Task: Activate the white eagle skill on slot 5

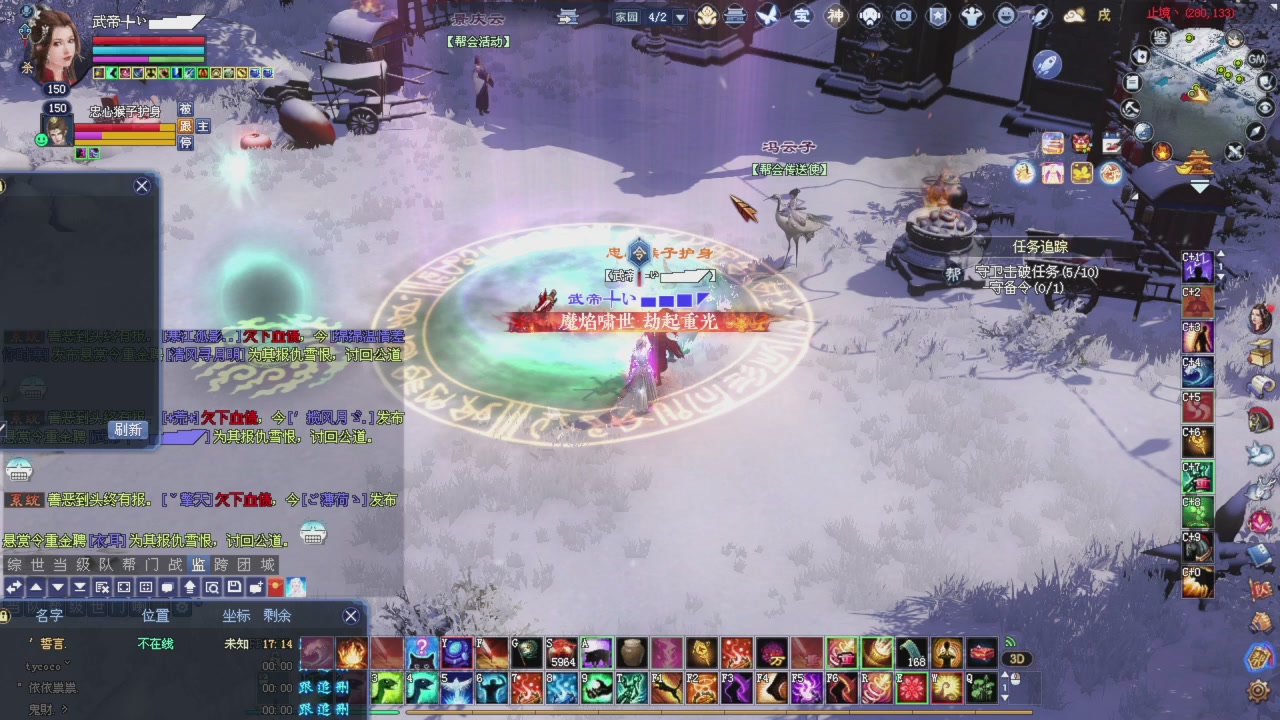Action: [x=456, y=688]
